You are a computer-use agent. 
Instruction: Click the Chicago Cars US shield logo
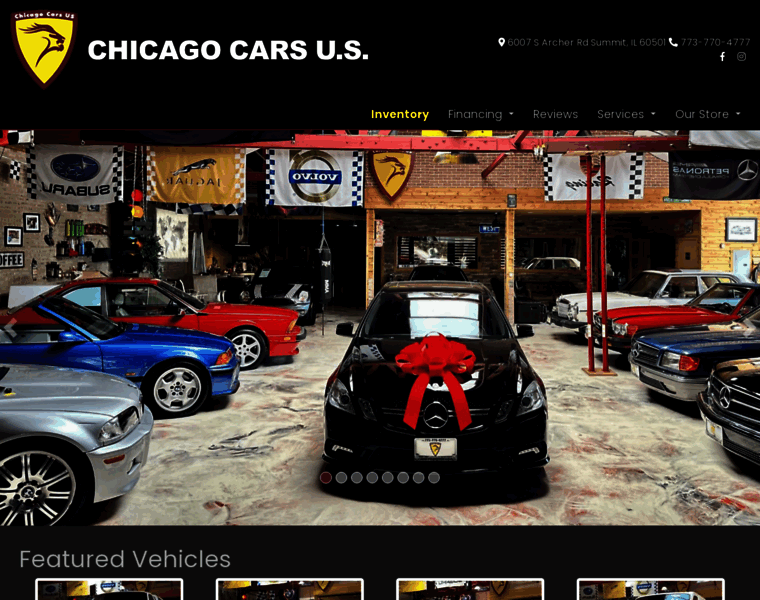click(x=44, y=48)
